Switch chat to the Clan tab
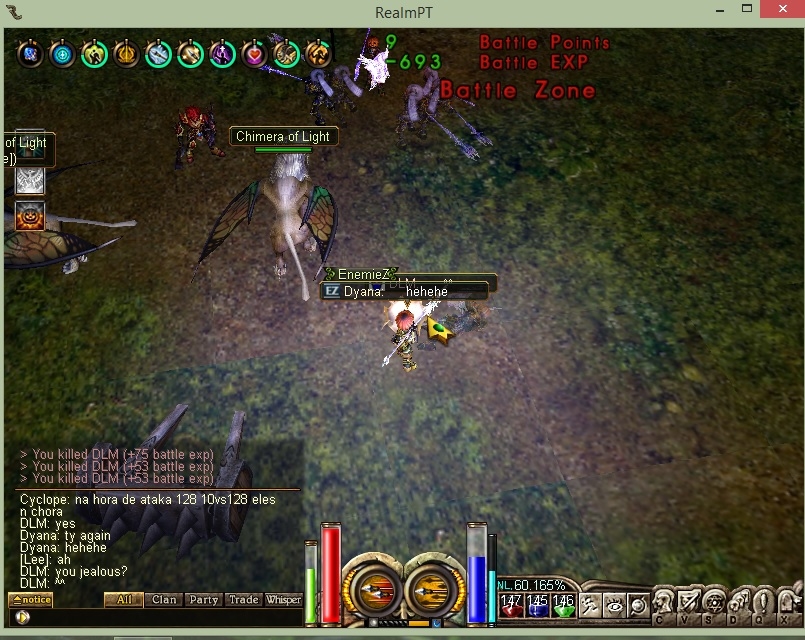Image resolution: width=805 pixels, height=640 pixels. pyautogui.click(x=164, y=600)
